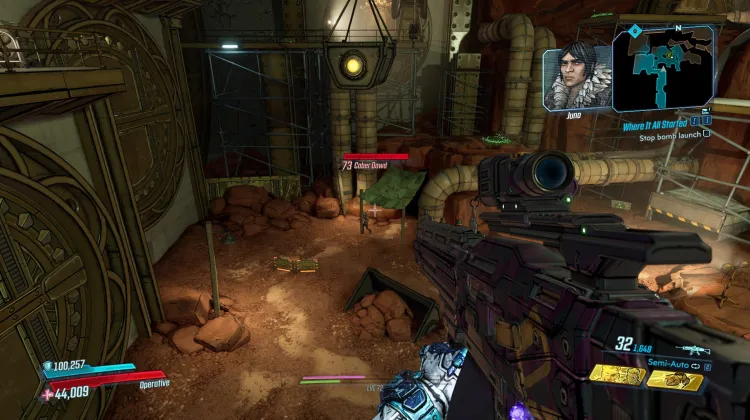Image resolution: width=750 pixels, height=420 pixels.
Task: Open the minimap in the corner
Action: click(664, 68)
